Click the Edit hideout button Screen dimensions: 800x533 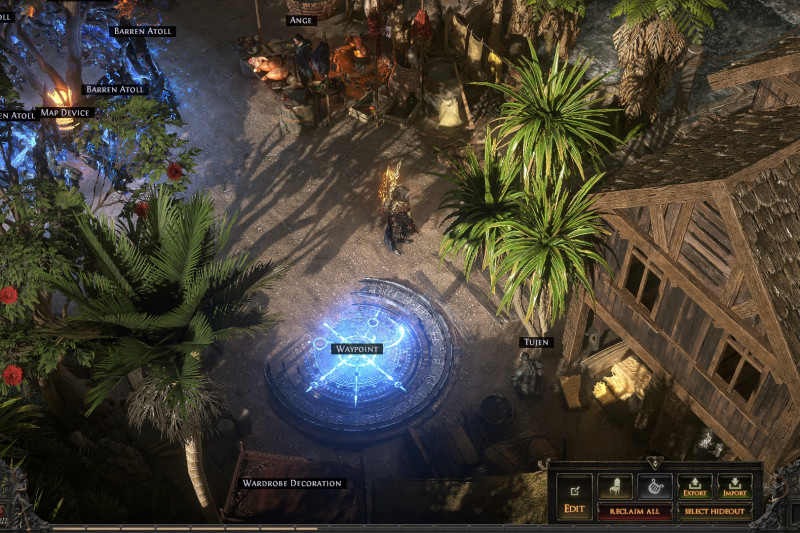point(574,495)
